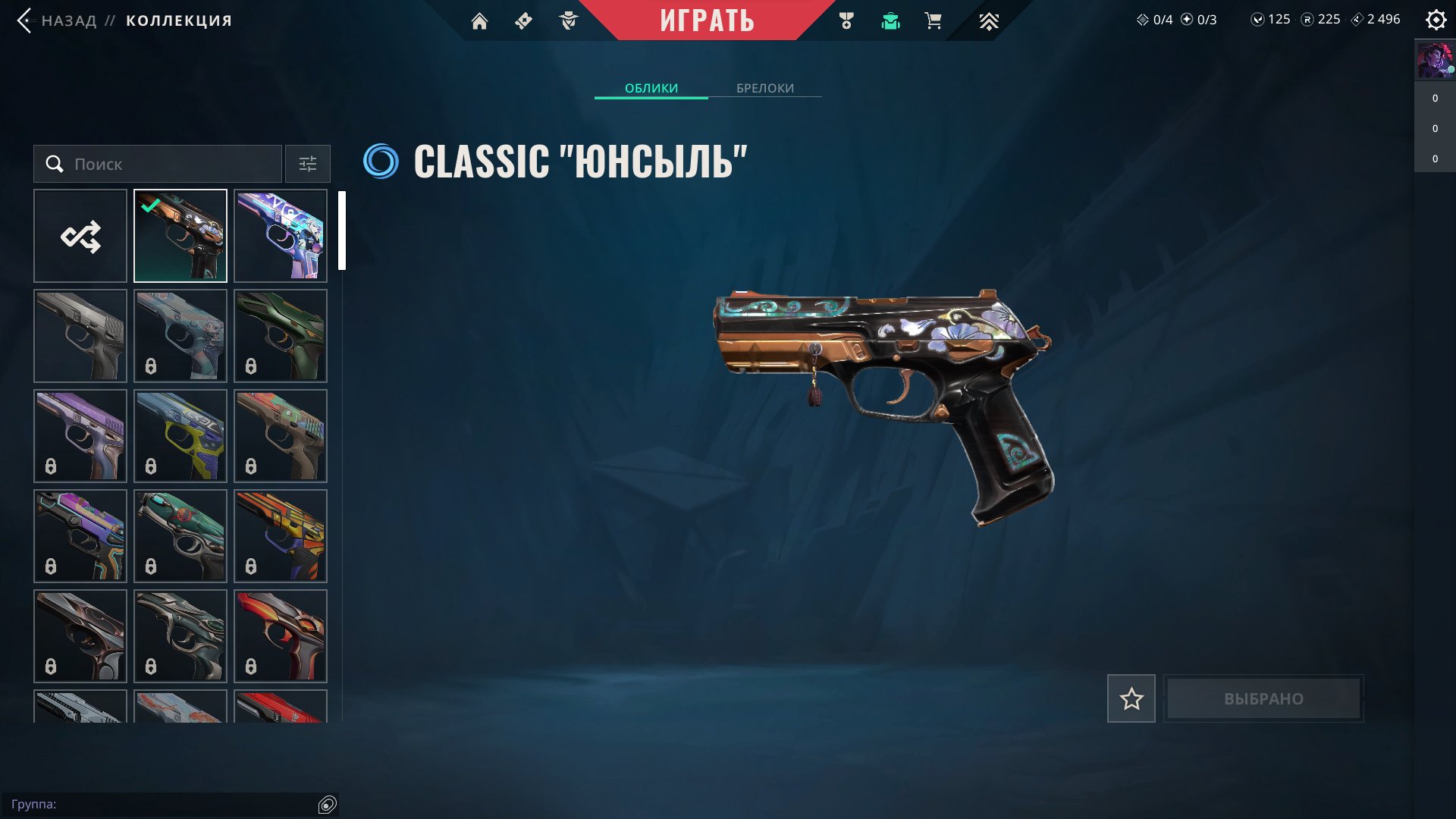Choose the random skin shuffle tile
This screenshot has width=1456, height=819.
(x=80, y=236)
